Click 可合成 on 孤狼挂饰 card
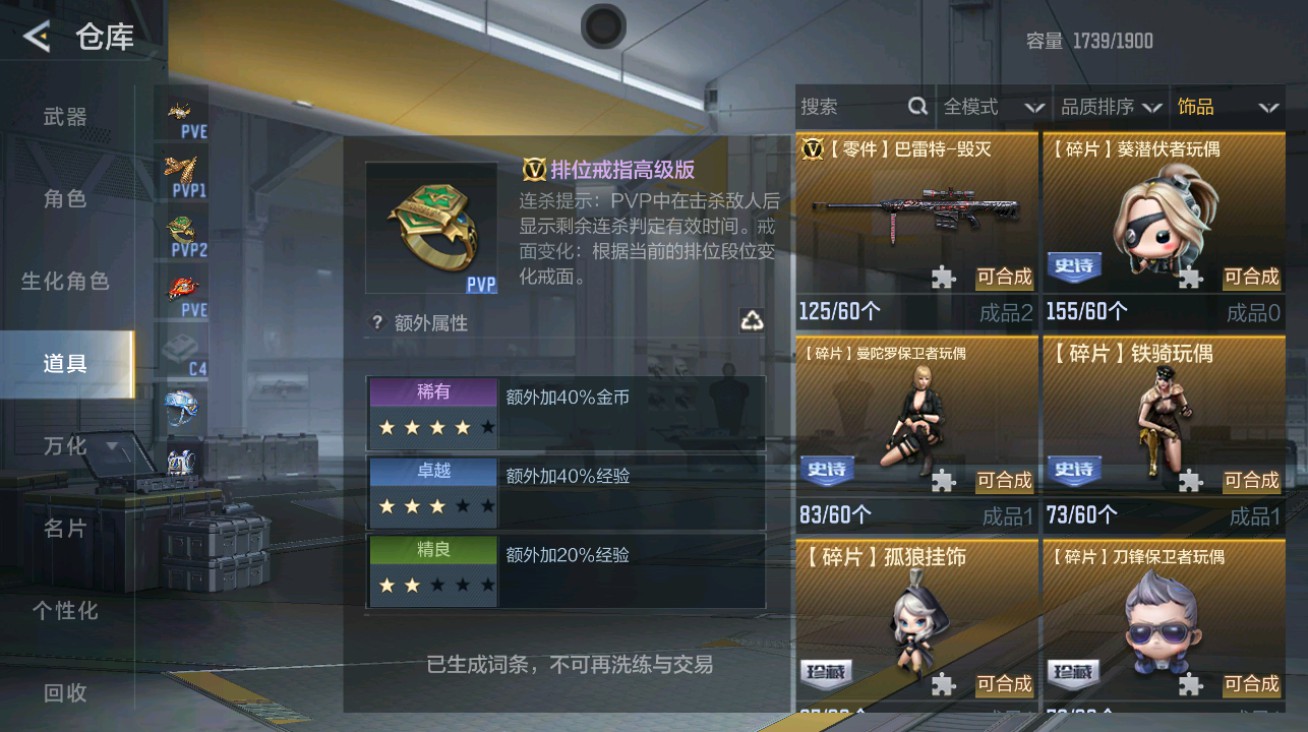 pos(1003,684)
